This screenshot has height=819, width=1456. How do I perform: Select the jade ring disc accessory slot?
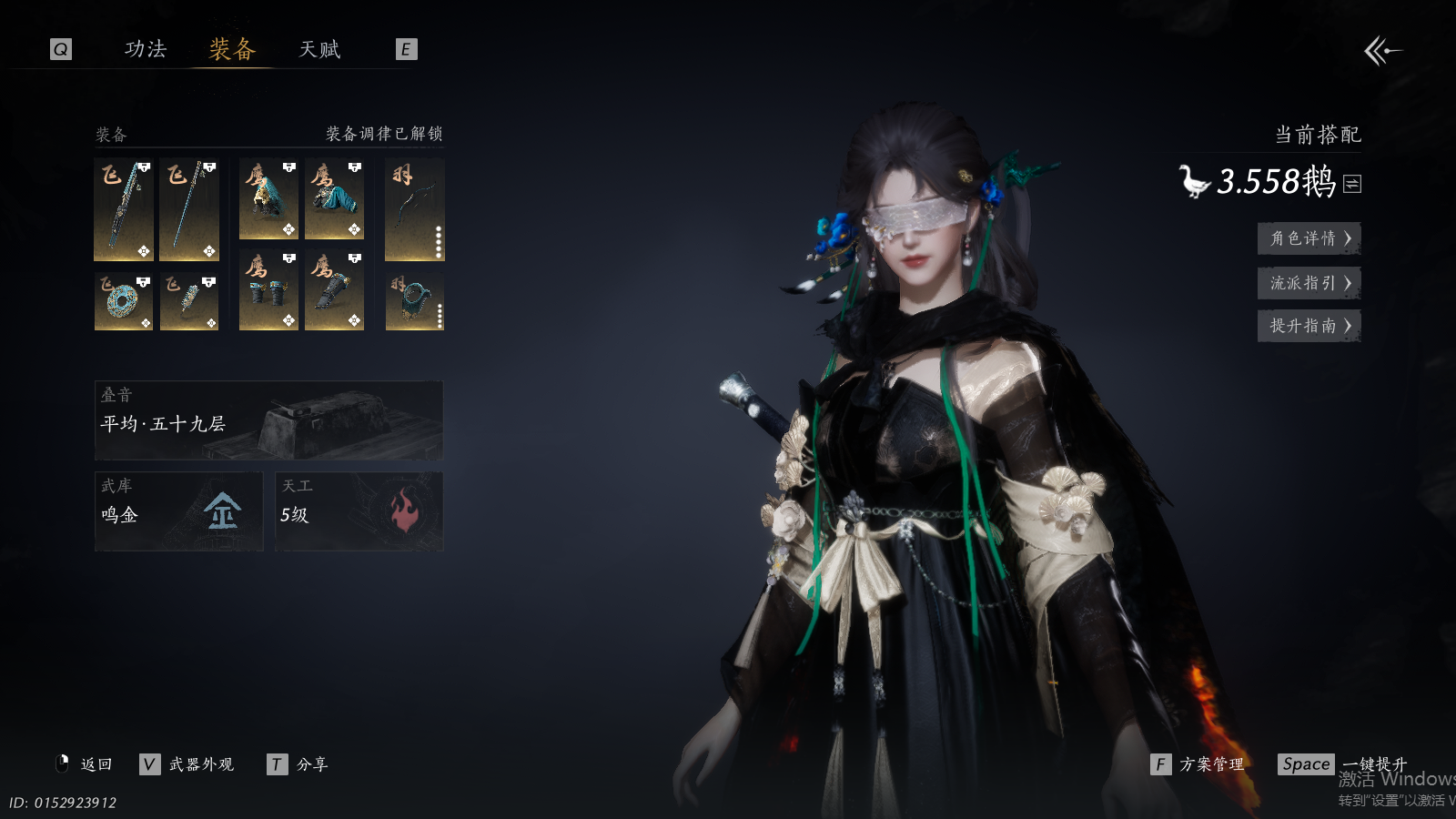pyautogui.click(x=124, y=301)
